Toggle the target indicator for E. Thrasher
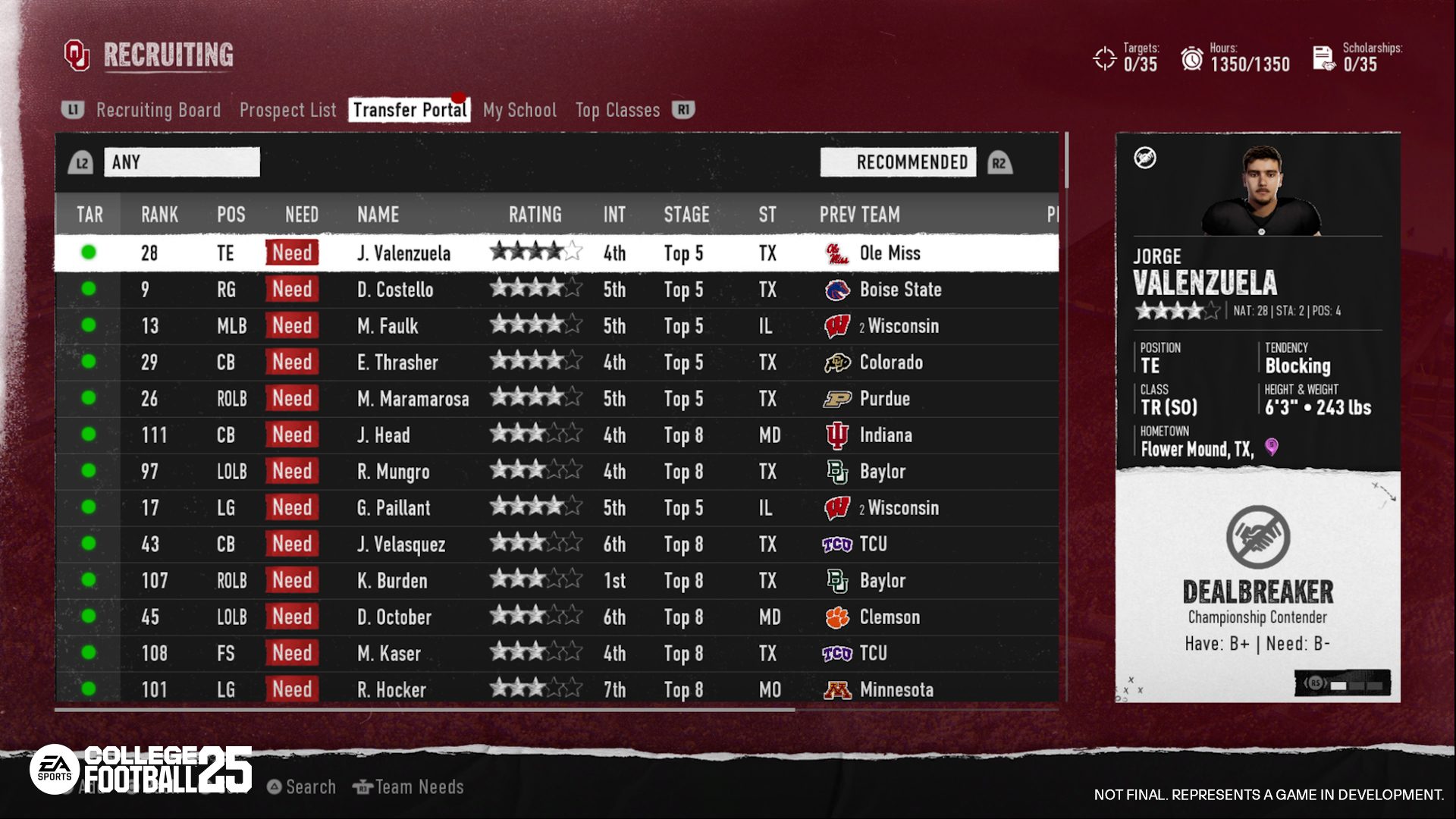The height and width of the screenshot is (819, 1456). (89, 362)
